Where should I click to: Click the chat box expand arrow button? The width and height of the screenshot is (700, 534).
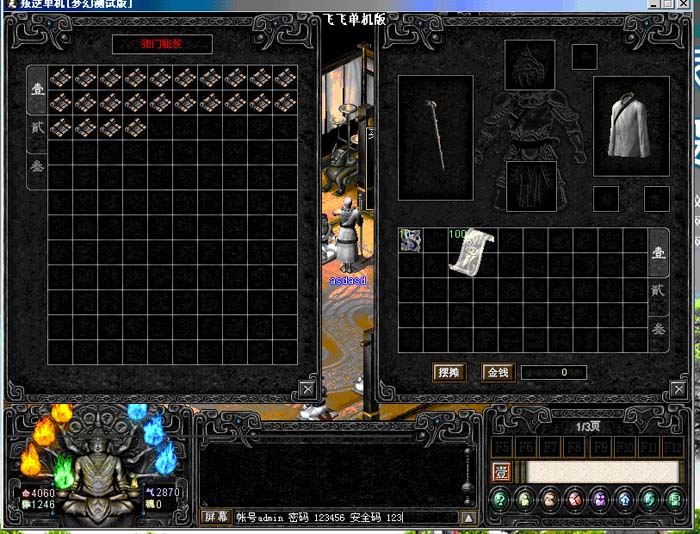click(467, 517)
